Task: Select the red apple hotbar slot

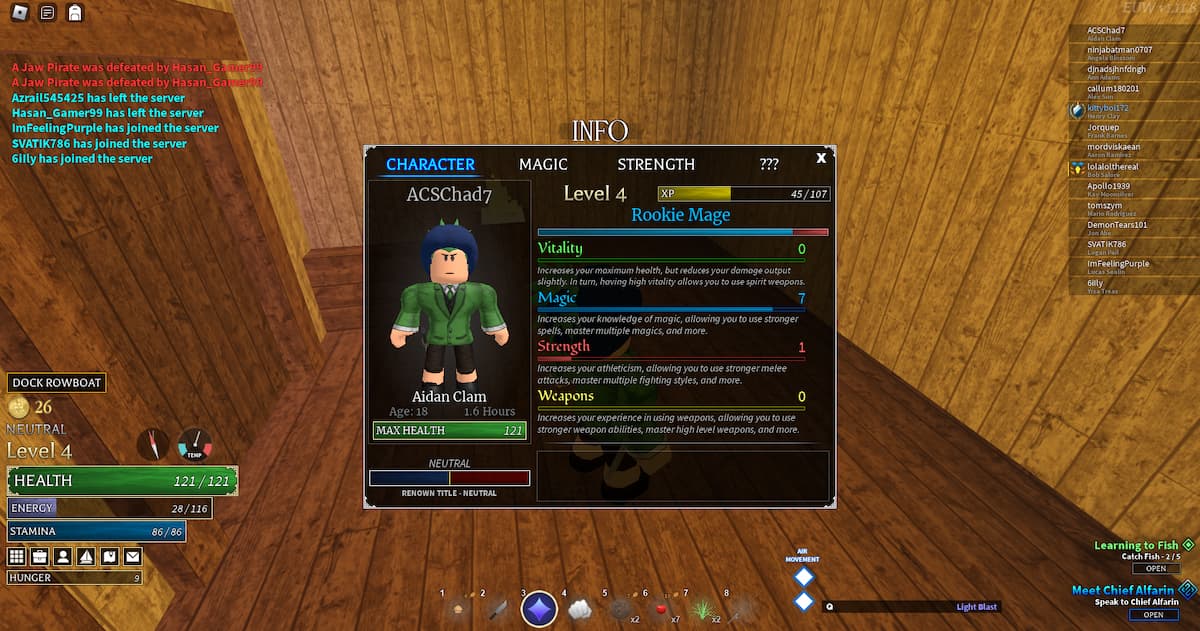Action: (x=660, y=608)
